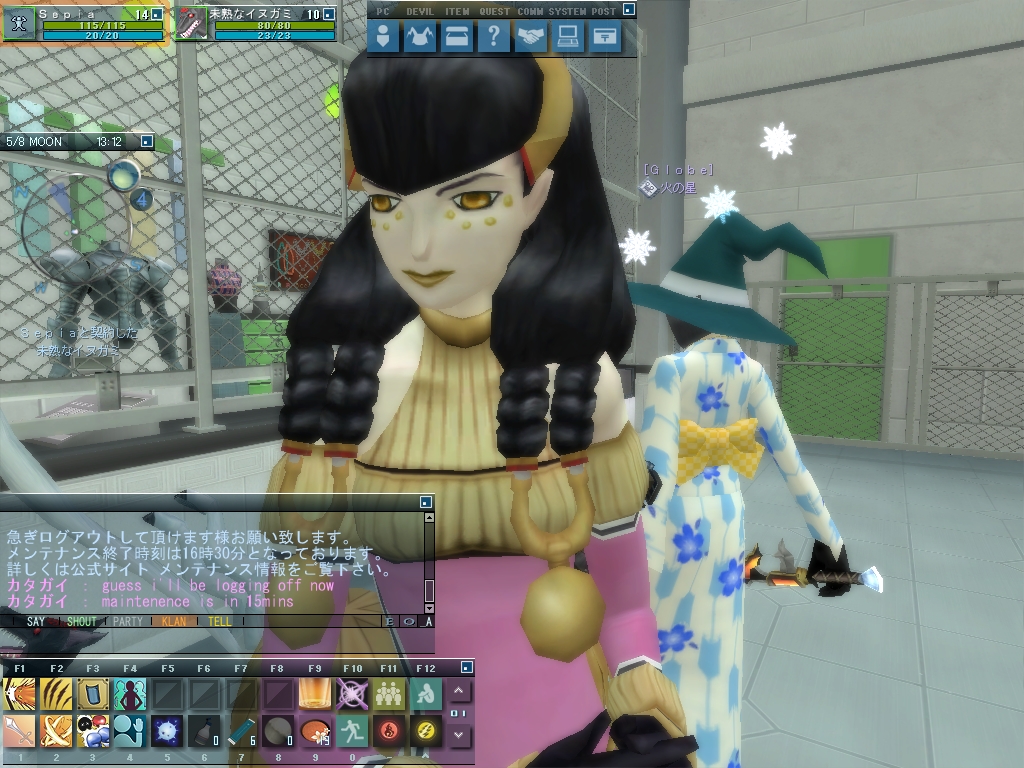Open the SYSTEM laptop menu

(568, 37)
